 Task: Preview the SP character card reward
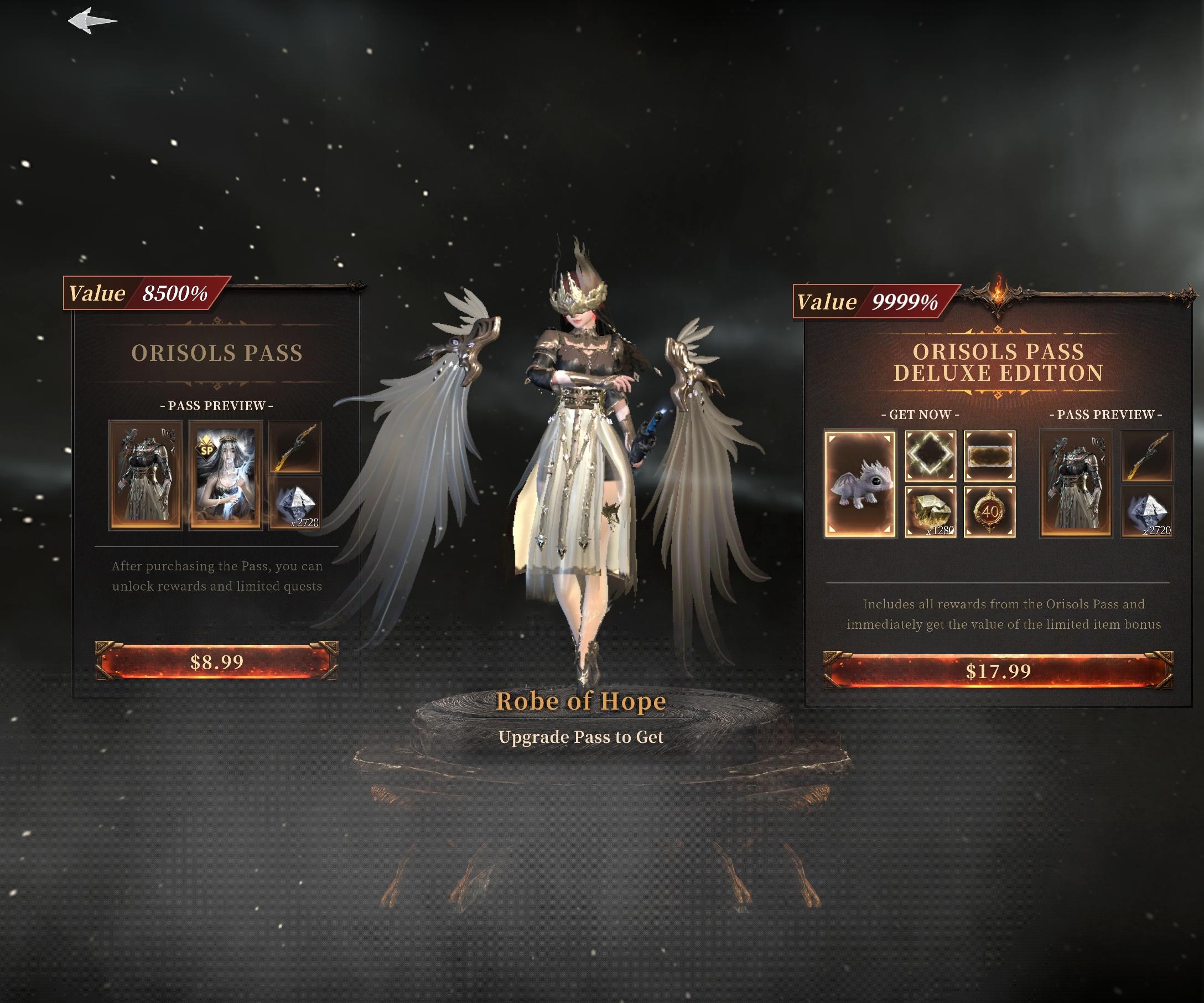pos(225,475)
